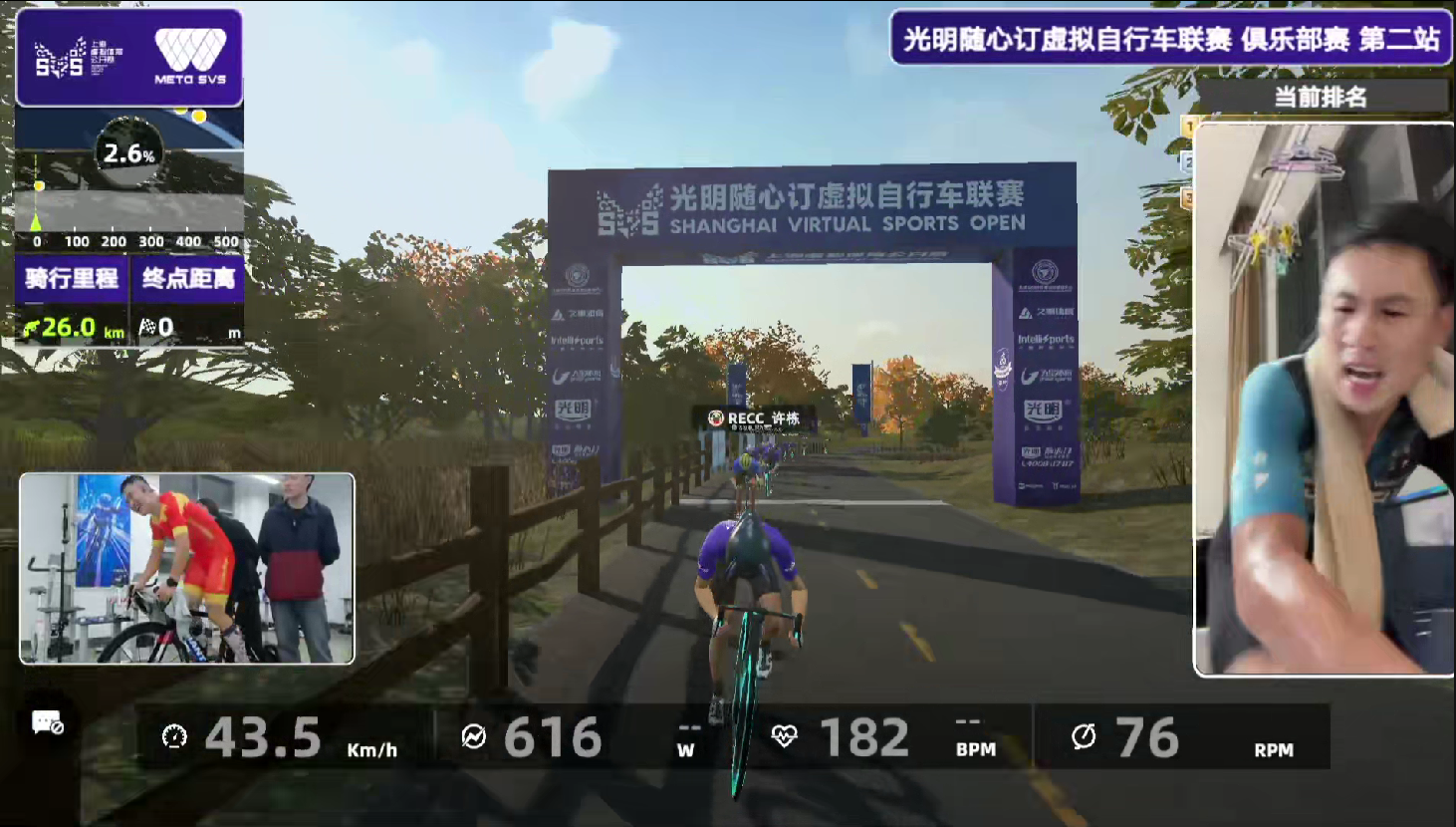Click the elevation profile minimap
The image size is (1456, 827).
[x=129, y=189]
